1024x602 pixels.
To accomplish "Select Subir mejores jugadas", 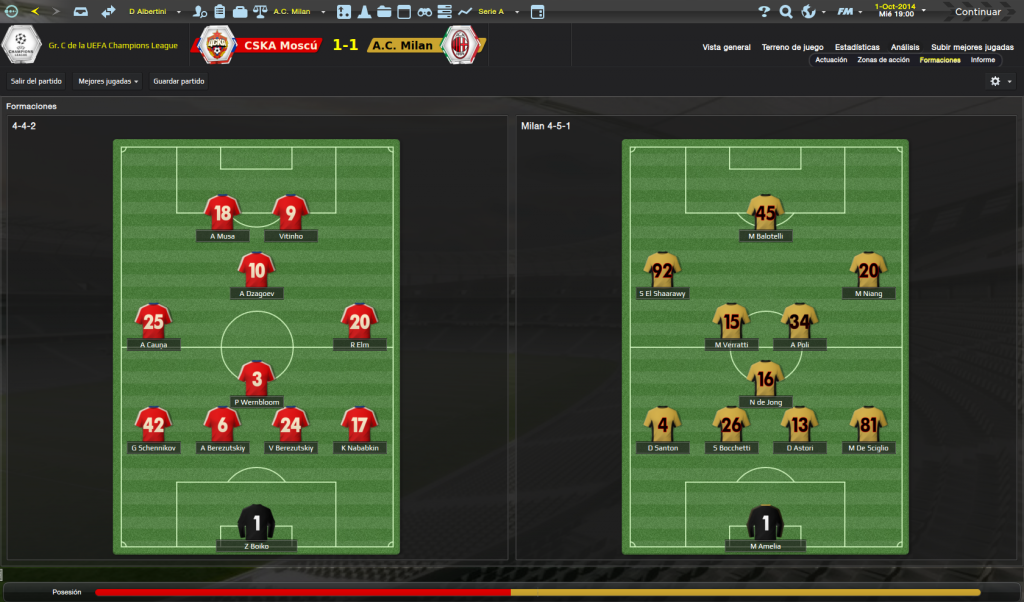I will (x=972, y=47).
